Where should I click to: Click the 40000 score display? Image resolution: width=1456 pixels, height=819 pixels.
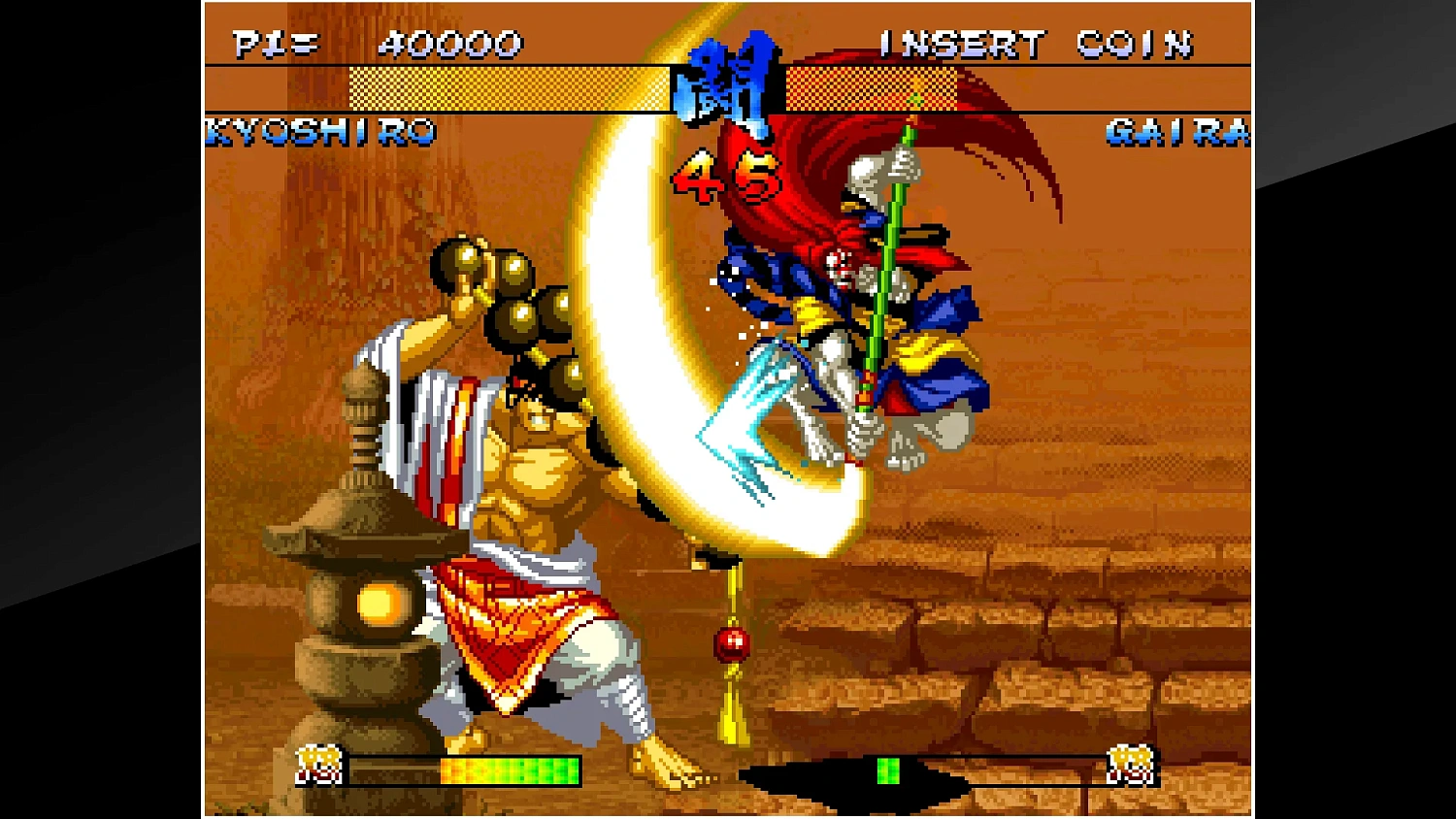451,43
